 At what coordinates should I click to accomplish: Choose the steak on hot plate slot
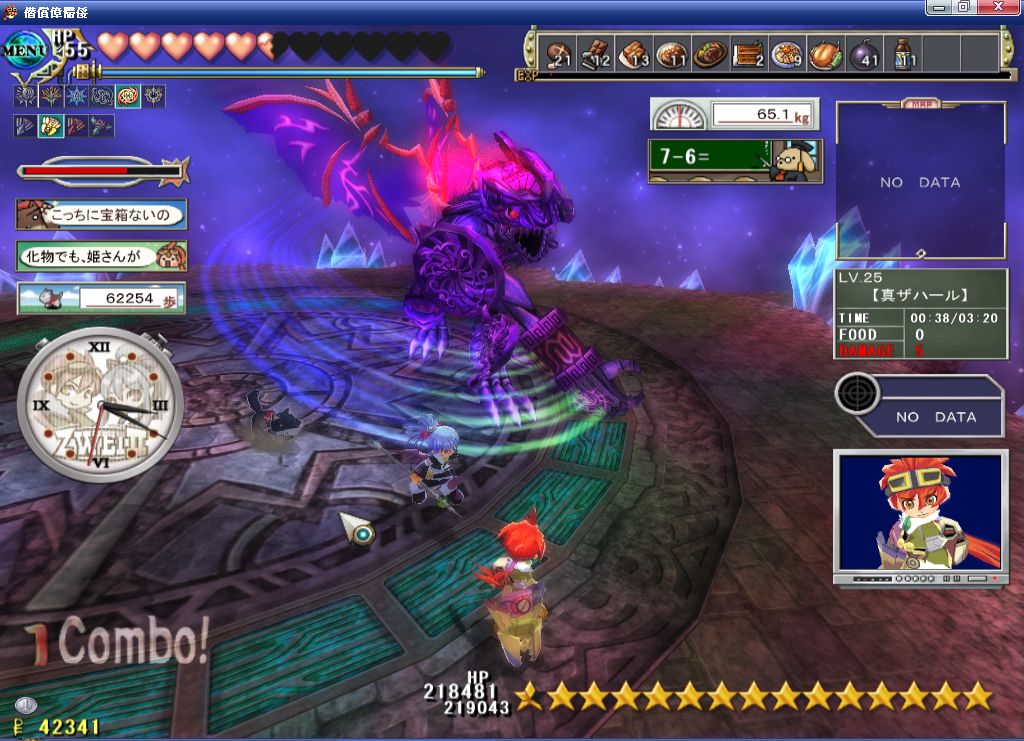click(x=711, y=54)
